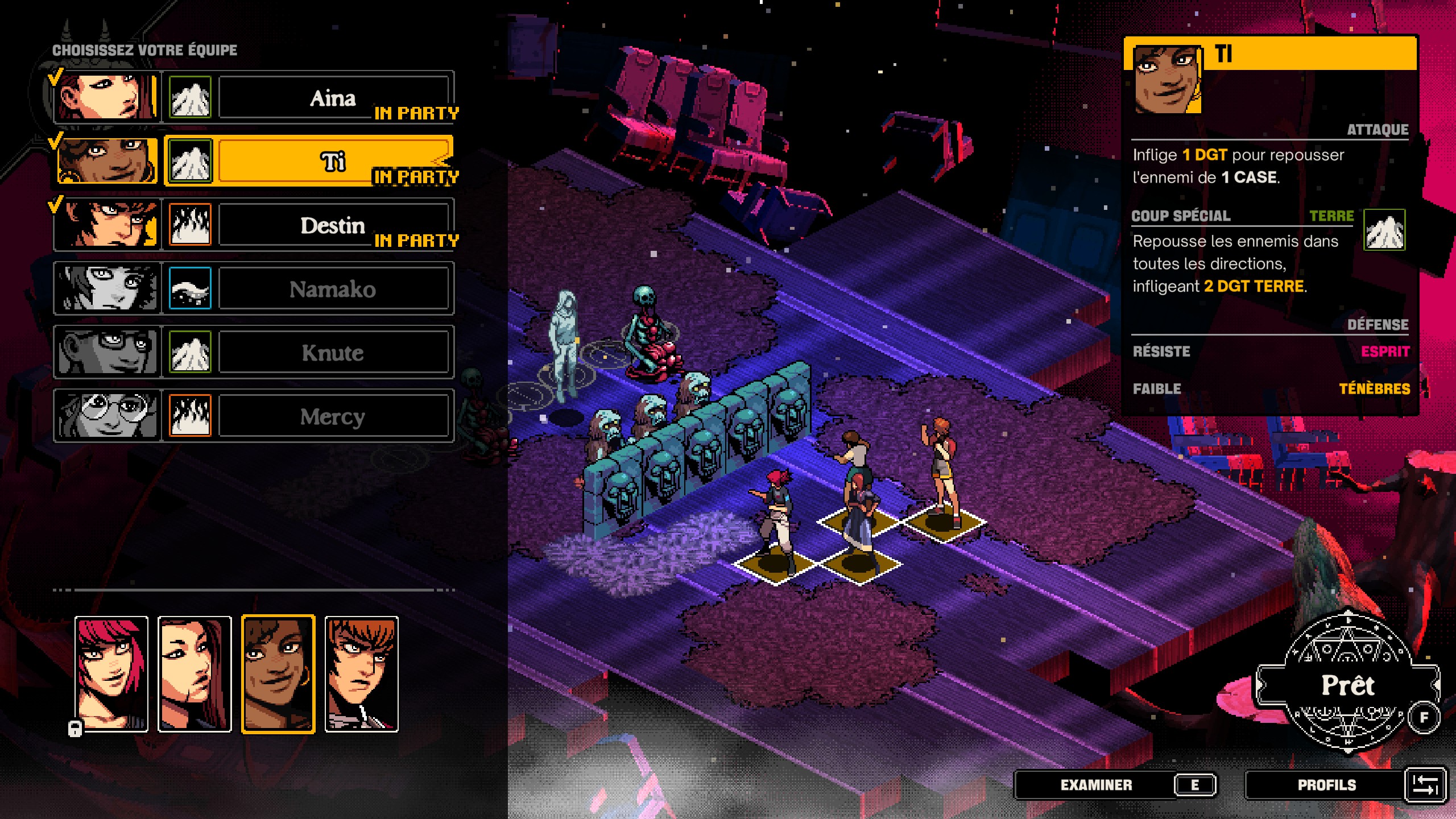Add Namako to the party
This screenshot has height=819, width=1456.
coord(333,288)
